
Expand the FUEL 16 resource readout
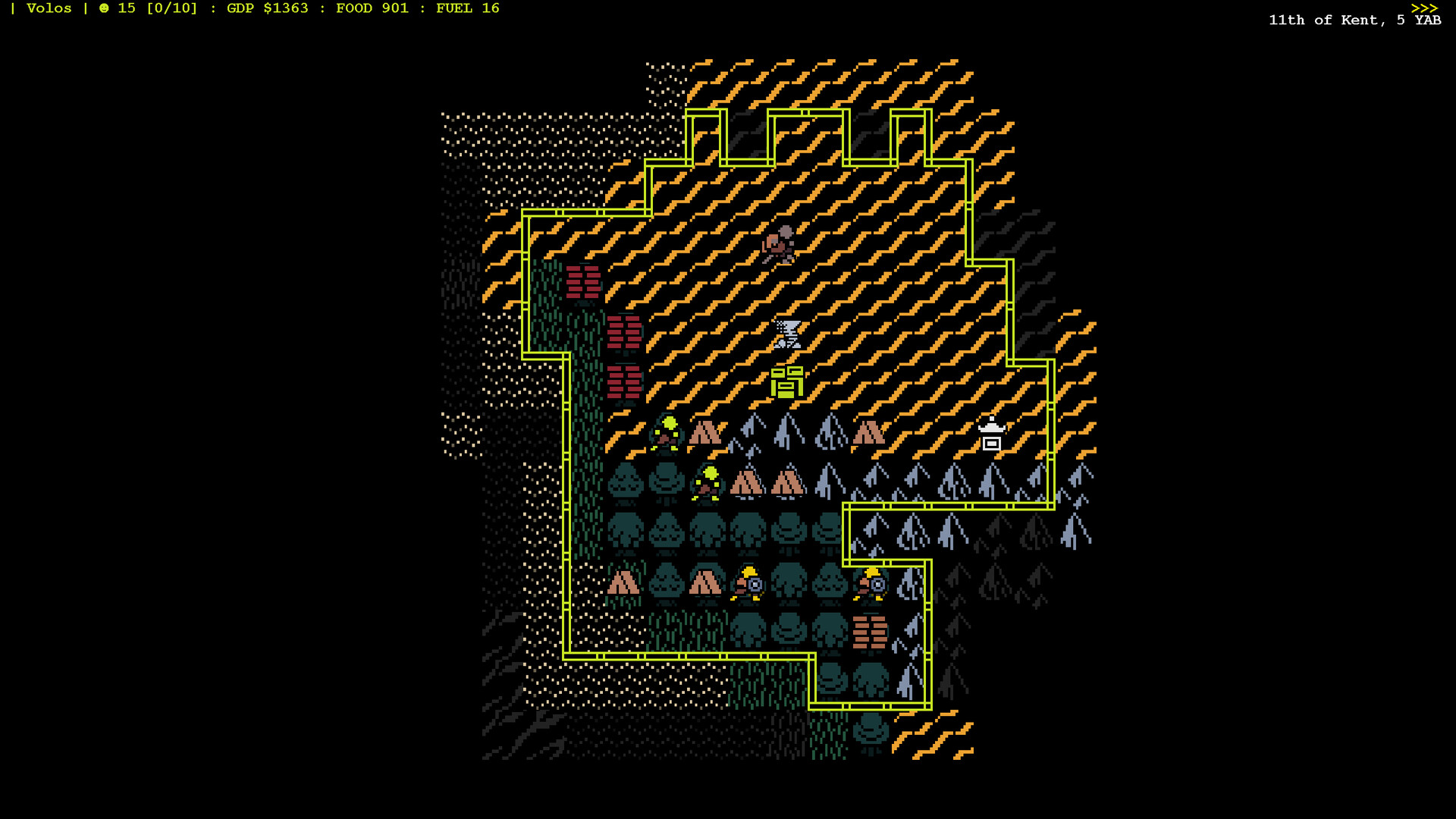(465, 8)
